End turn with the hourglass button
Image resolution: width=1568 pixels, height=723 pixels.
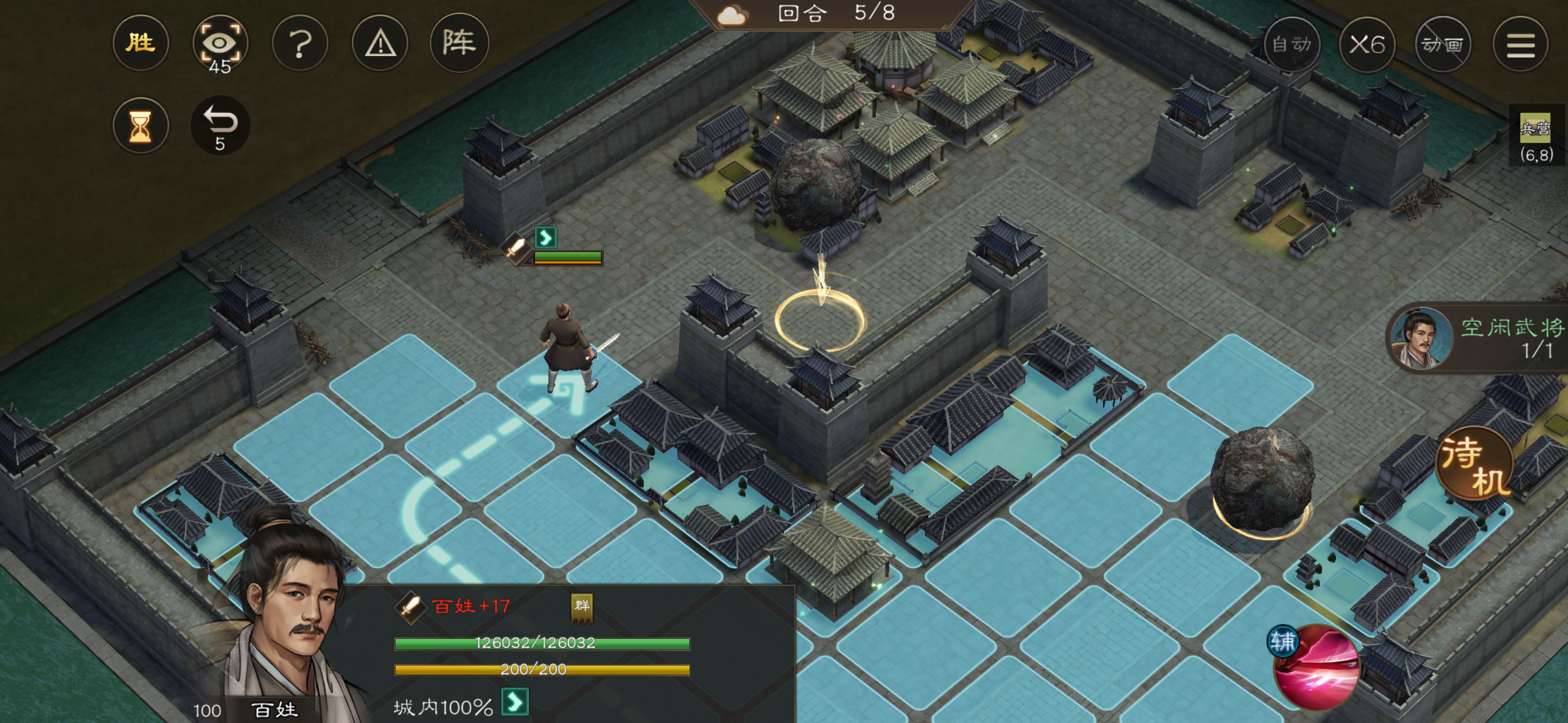141,126
